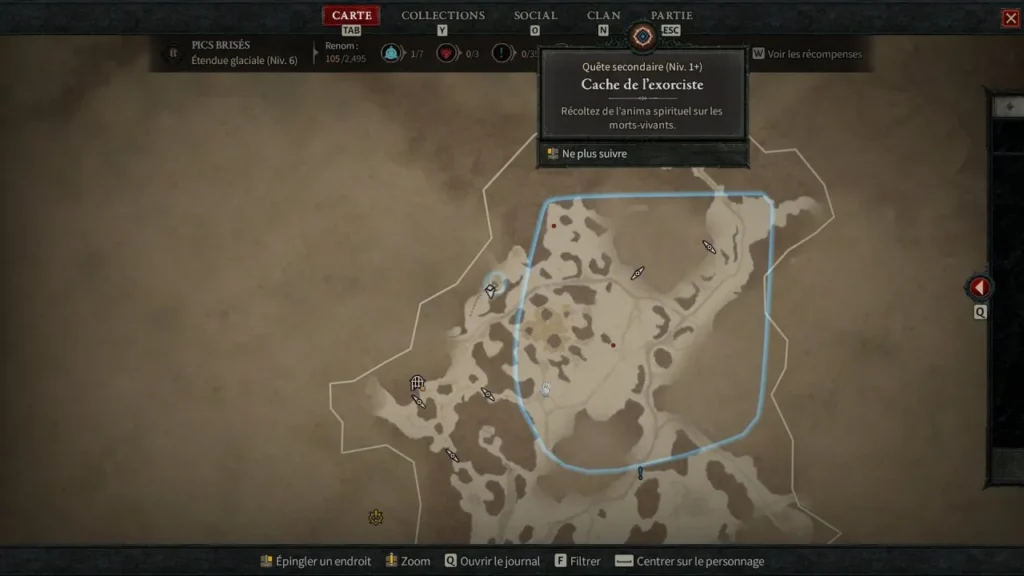Image resolution: width=1024 pixels, height=576 pixels.
Task: Click the player position marker
Action: pos(546,390)
